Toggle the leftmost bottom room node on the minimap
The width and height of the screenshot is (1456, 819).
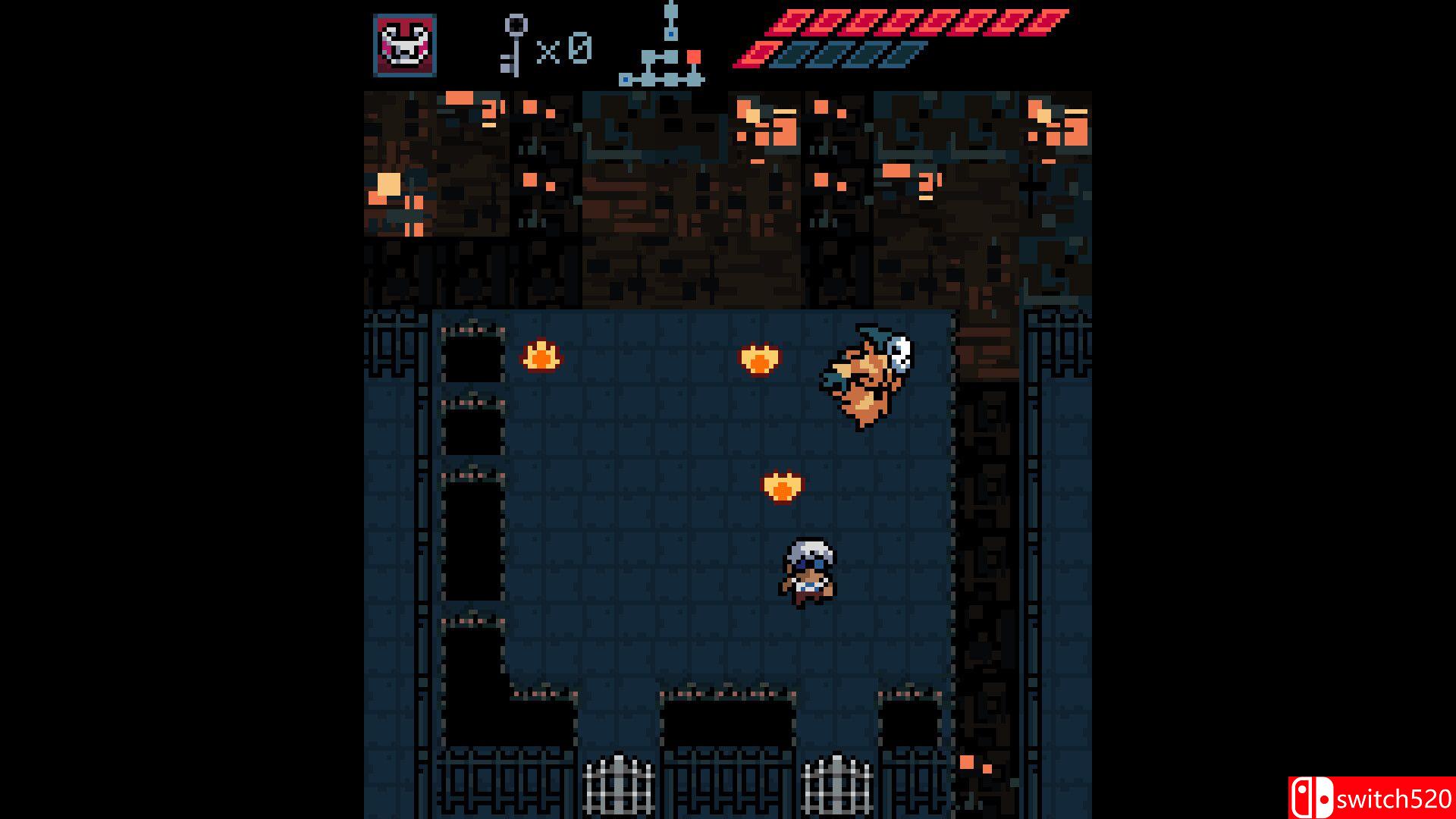pyautogui.click(x=626, y=80)
